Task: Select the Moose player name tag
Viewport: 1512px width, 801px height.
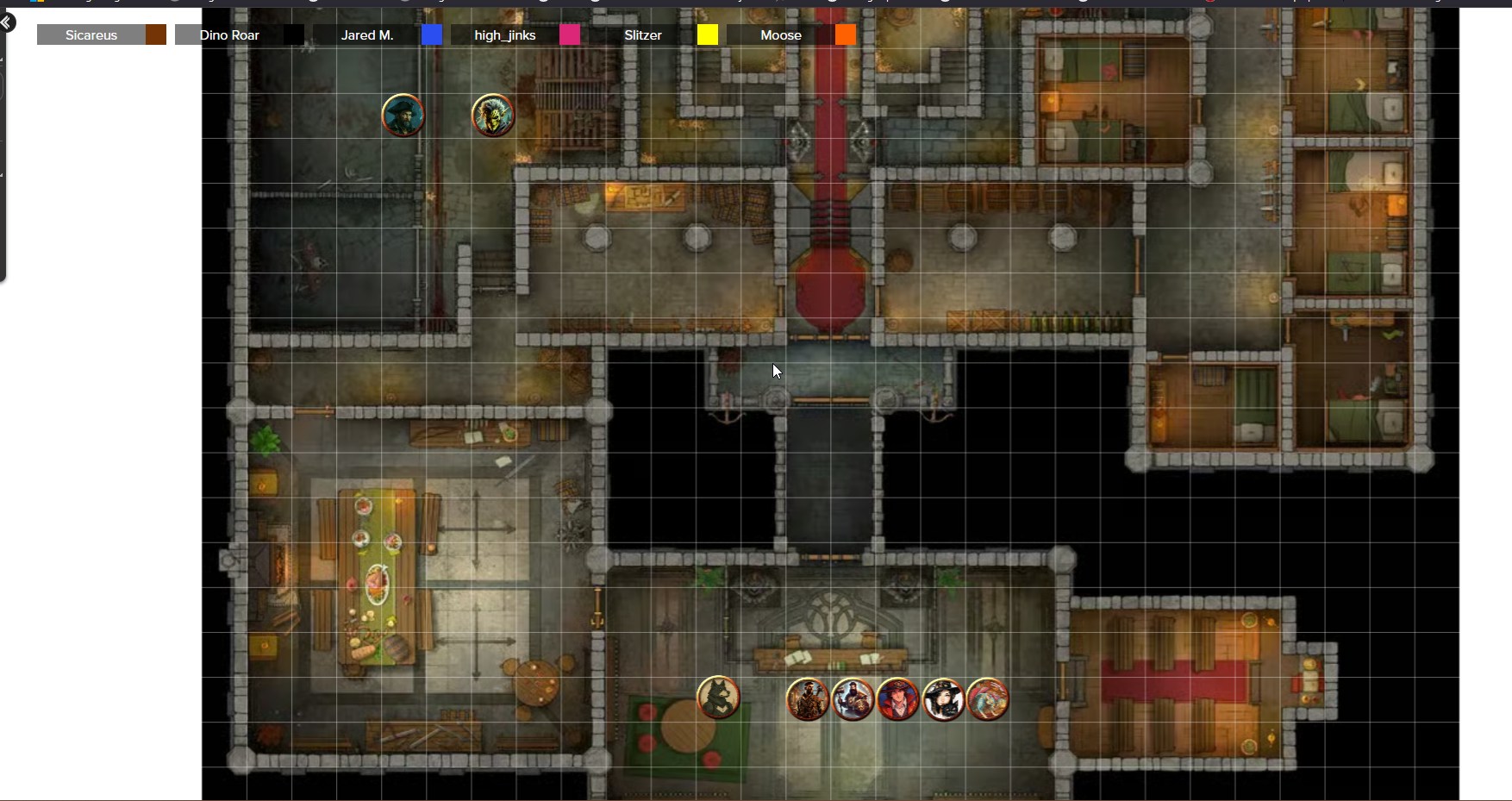Action: (780, 34)
